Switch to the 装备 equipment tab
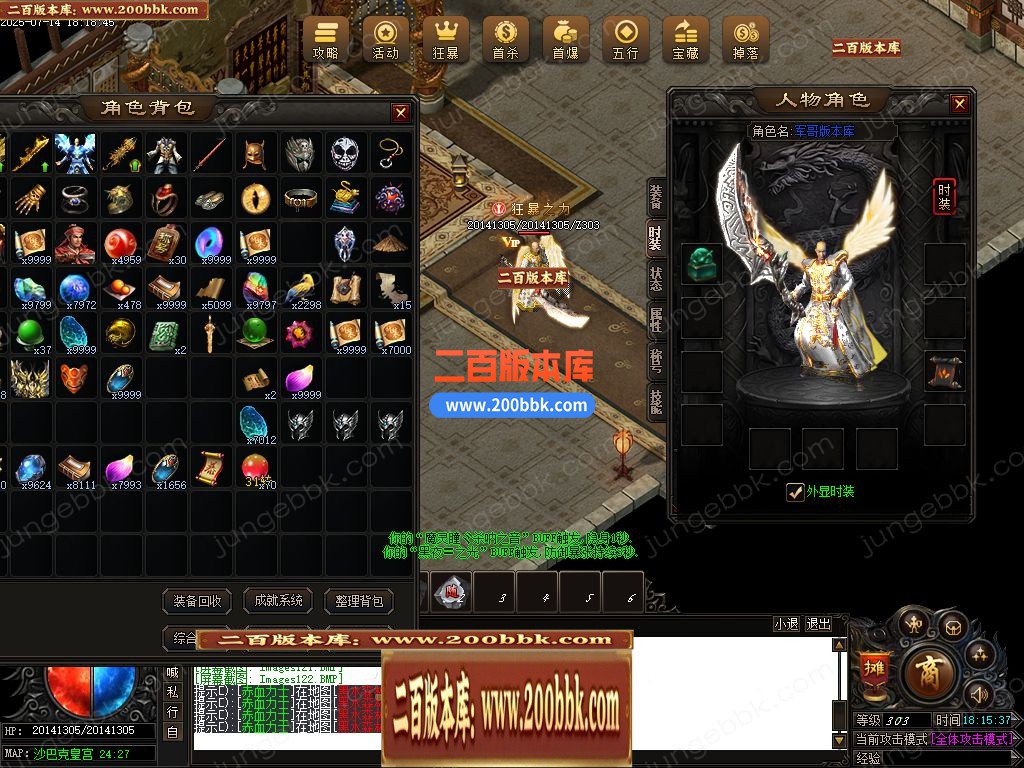This screenshot has width=1024, height=768. (x=656, y=197)
